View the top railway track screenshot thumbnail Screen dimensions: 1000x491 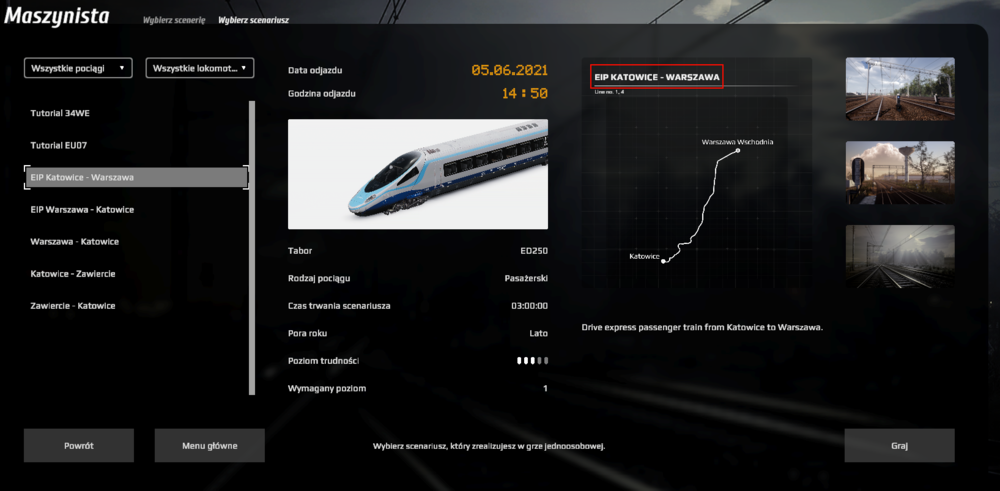pyautogui.click(x=900, y=90)
